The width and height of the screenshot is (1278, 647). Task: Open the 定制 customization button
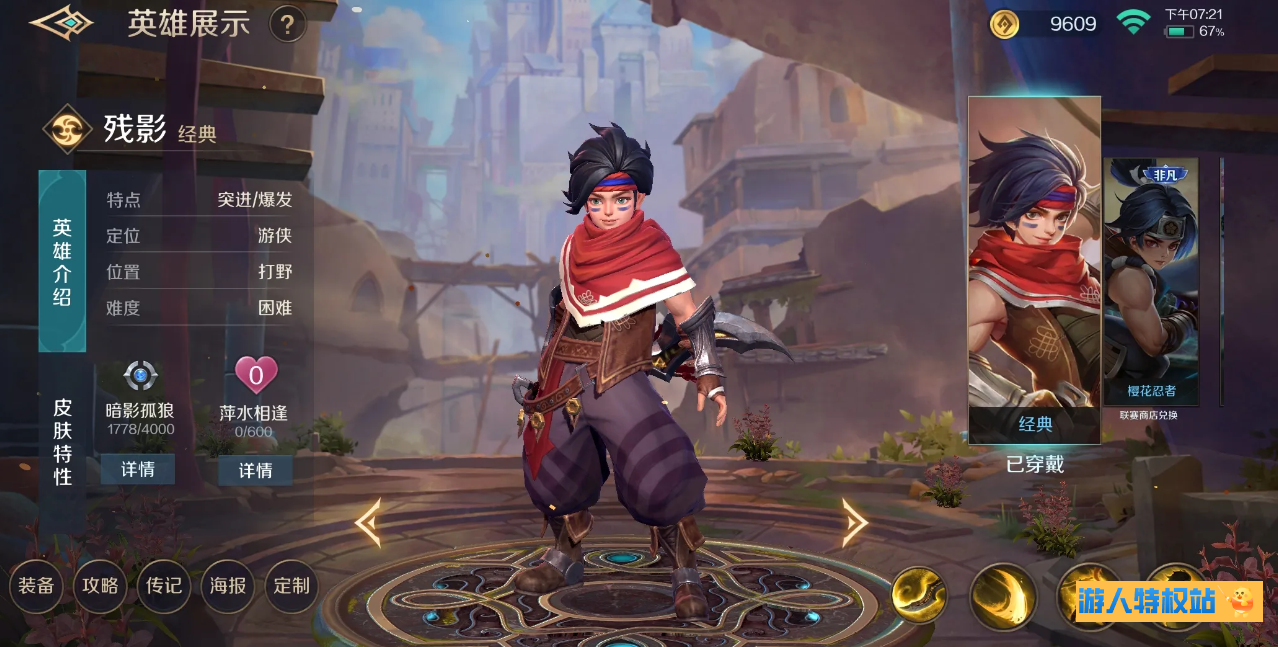coord(292,586)
